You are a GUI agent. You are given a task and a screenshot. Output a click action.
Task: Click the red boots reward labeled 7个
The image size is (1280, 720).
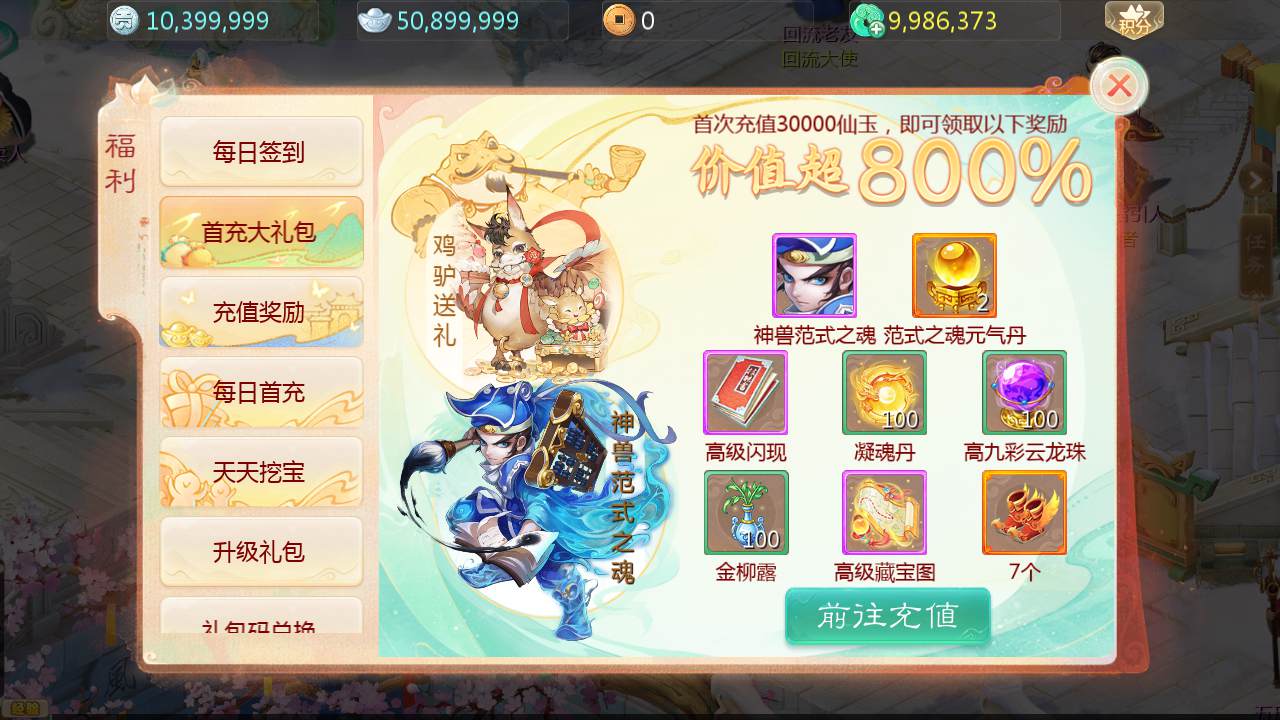pyautogui.click(x=1024, y=512)
